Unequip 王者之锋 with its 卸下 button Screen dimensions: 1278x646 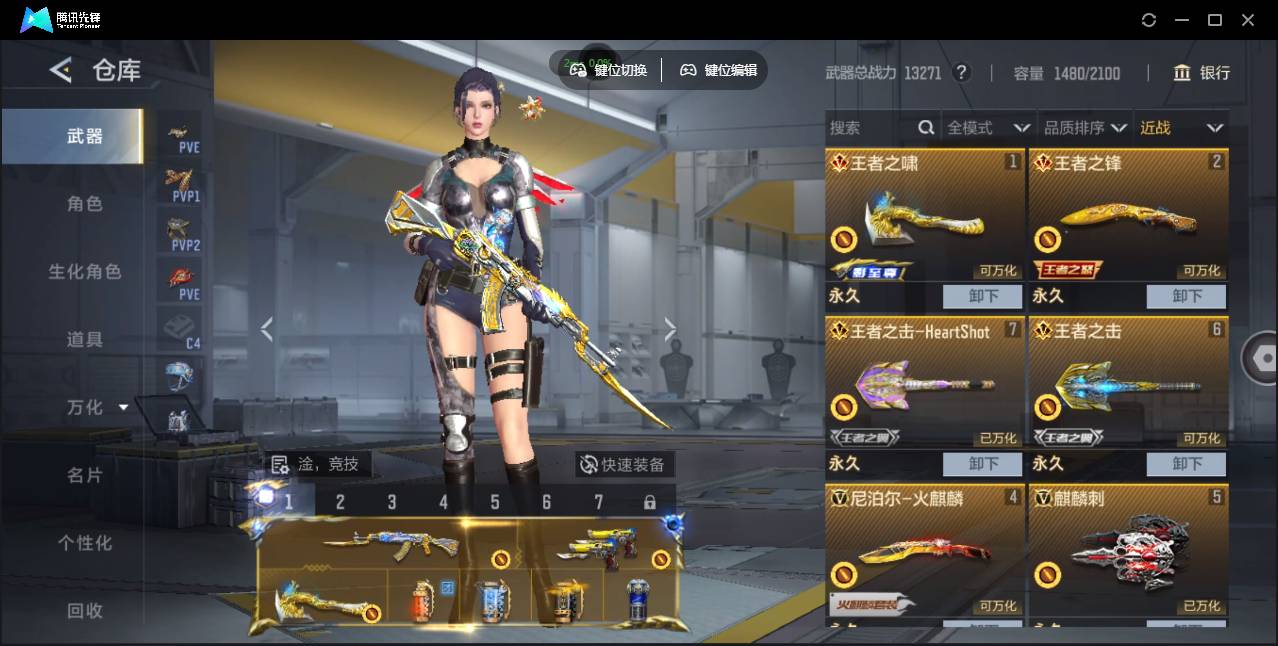click(1186, 296)
